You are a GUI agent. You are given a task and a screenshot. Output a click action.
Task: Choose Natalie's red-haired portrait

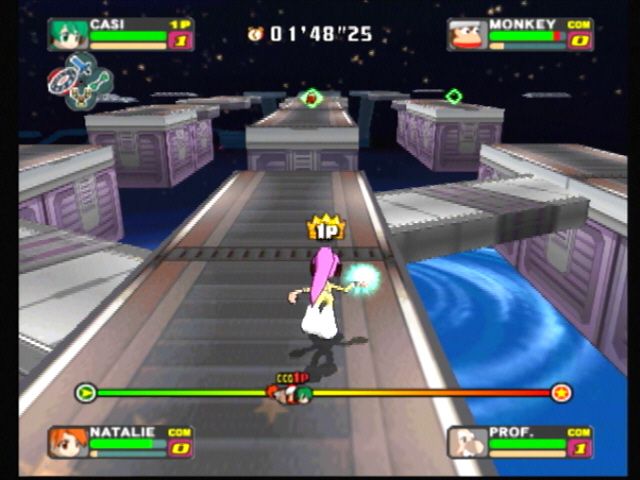(67, 441)
